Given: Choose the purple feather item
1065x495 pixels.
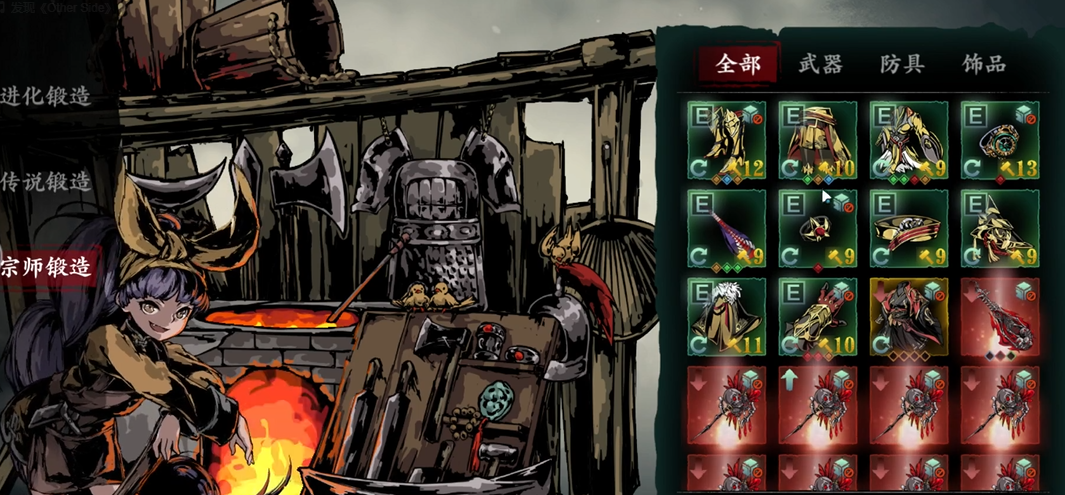Looking at the screenshot, I should 727,229.
